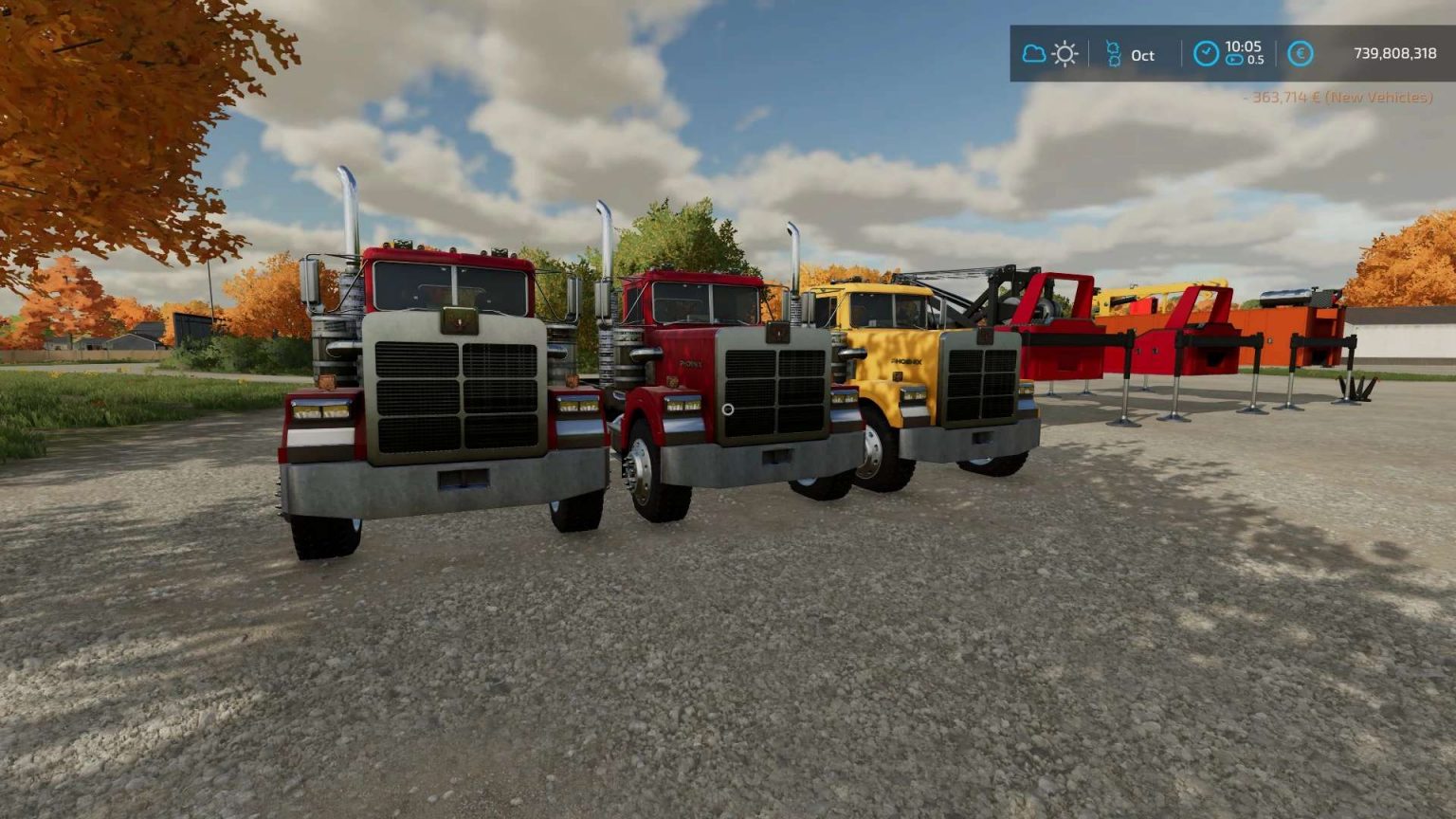Select the cloud current-weather icon
Image resolution: width=1456 pixels, height=819 pixels.
pos(1034,53)
